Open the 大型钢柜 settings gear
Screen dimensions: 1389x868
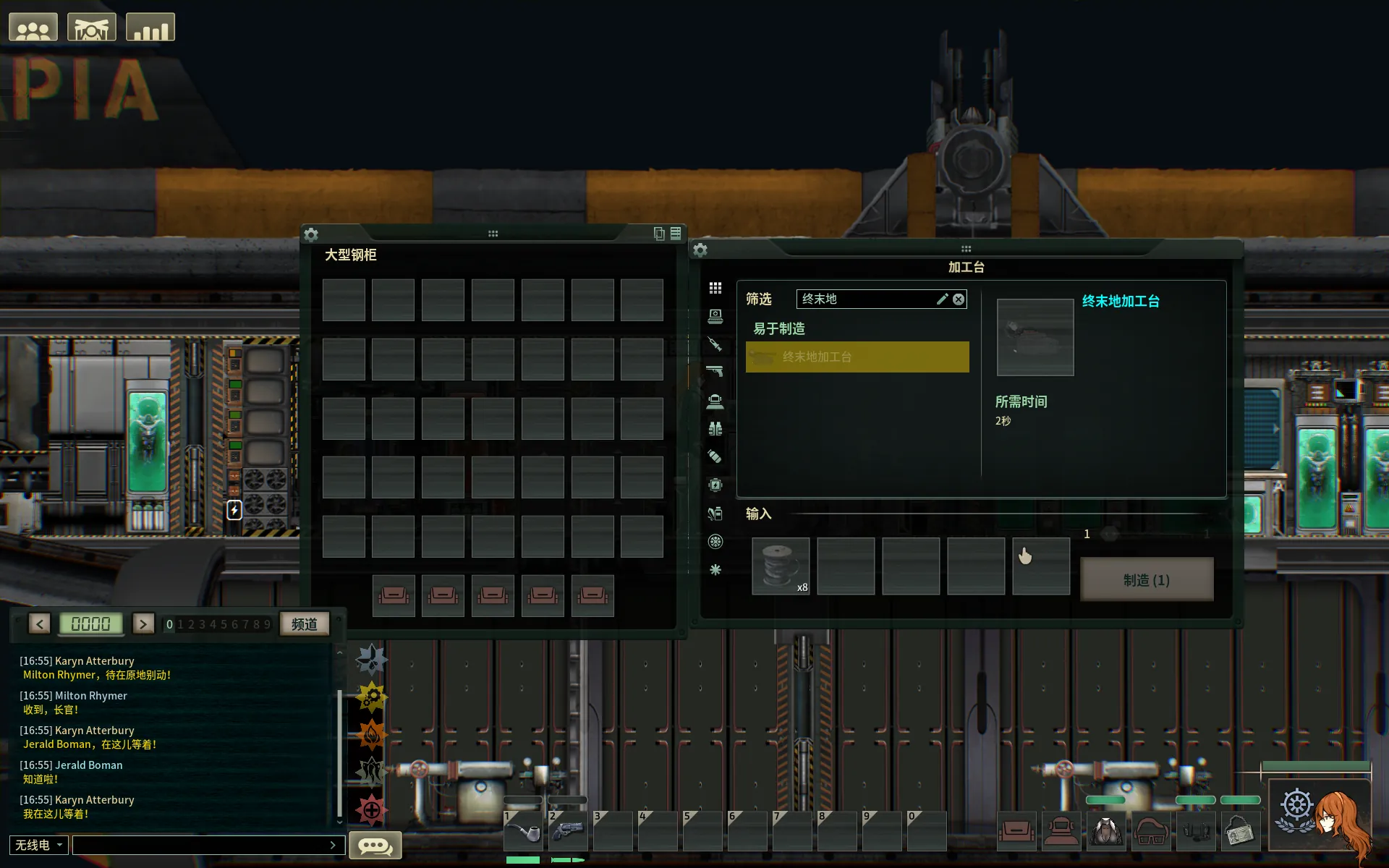tap(311, 234)
